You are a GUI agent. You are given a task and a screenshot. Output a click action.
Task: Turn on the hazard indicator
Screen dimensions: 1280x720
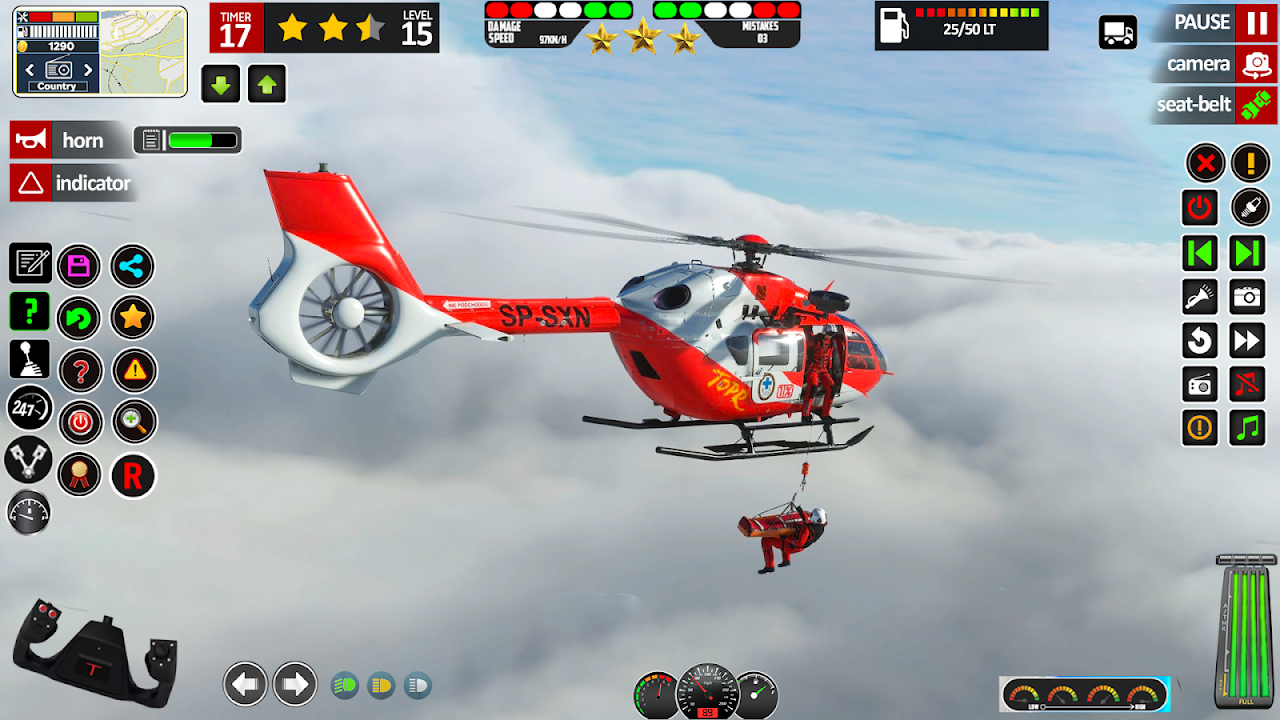click(31, 183)
